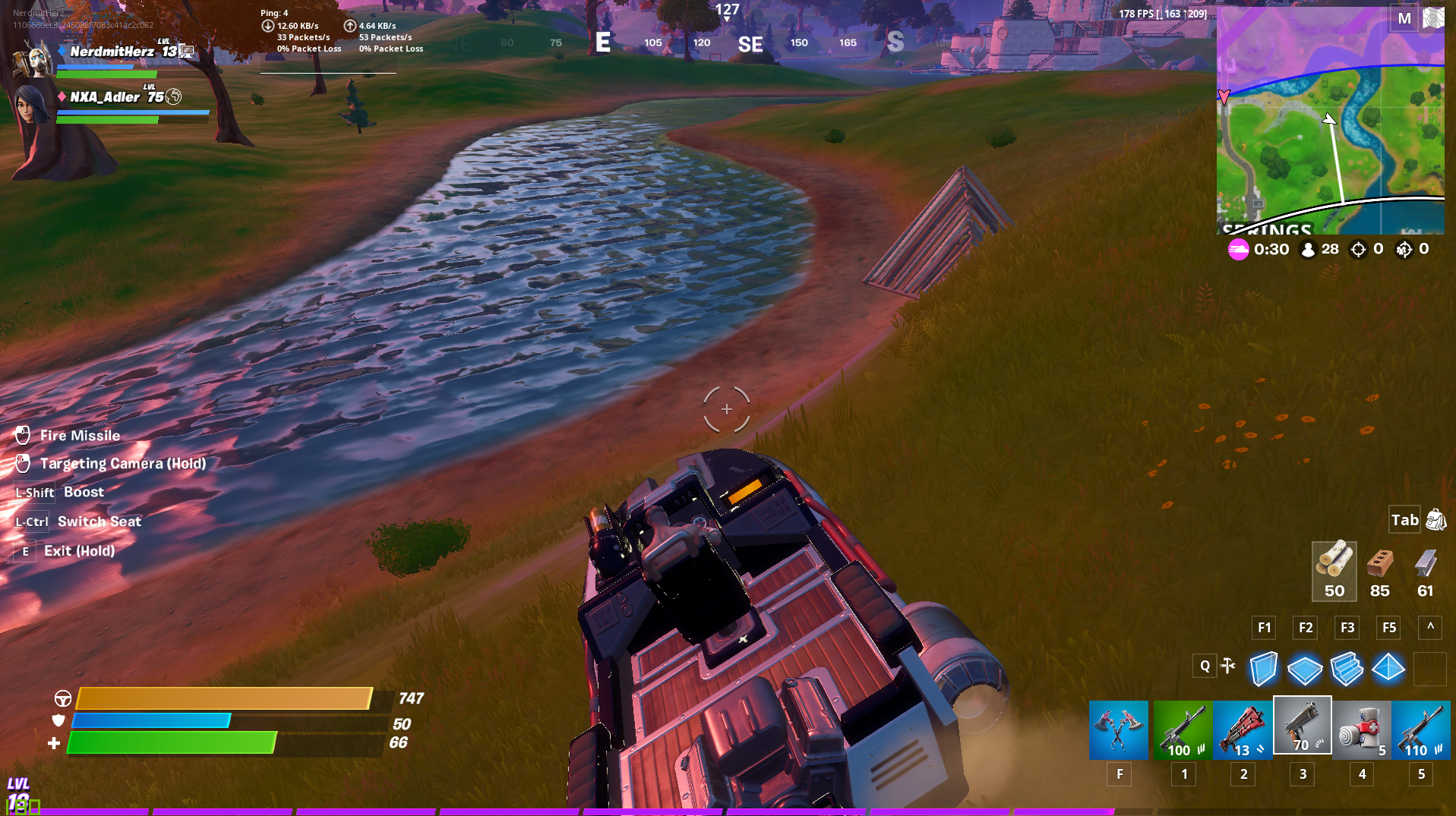Equip the bandages in slot 4
Viewport: 1456px width, 816px height.
(1361, 729)
